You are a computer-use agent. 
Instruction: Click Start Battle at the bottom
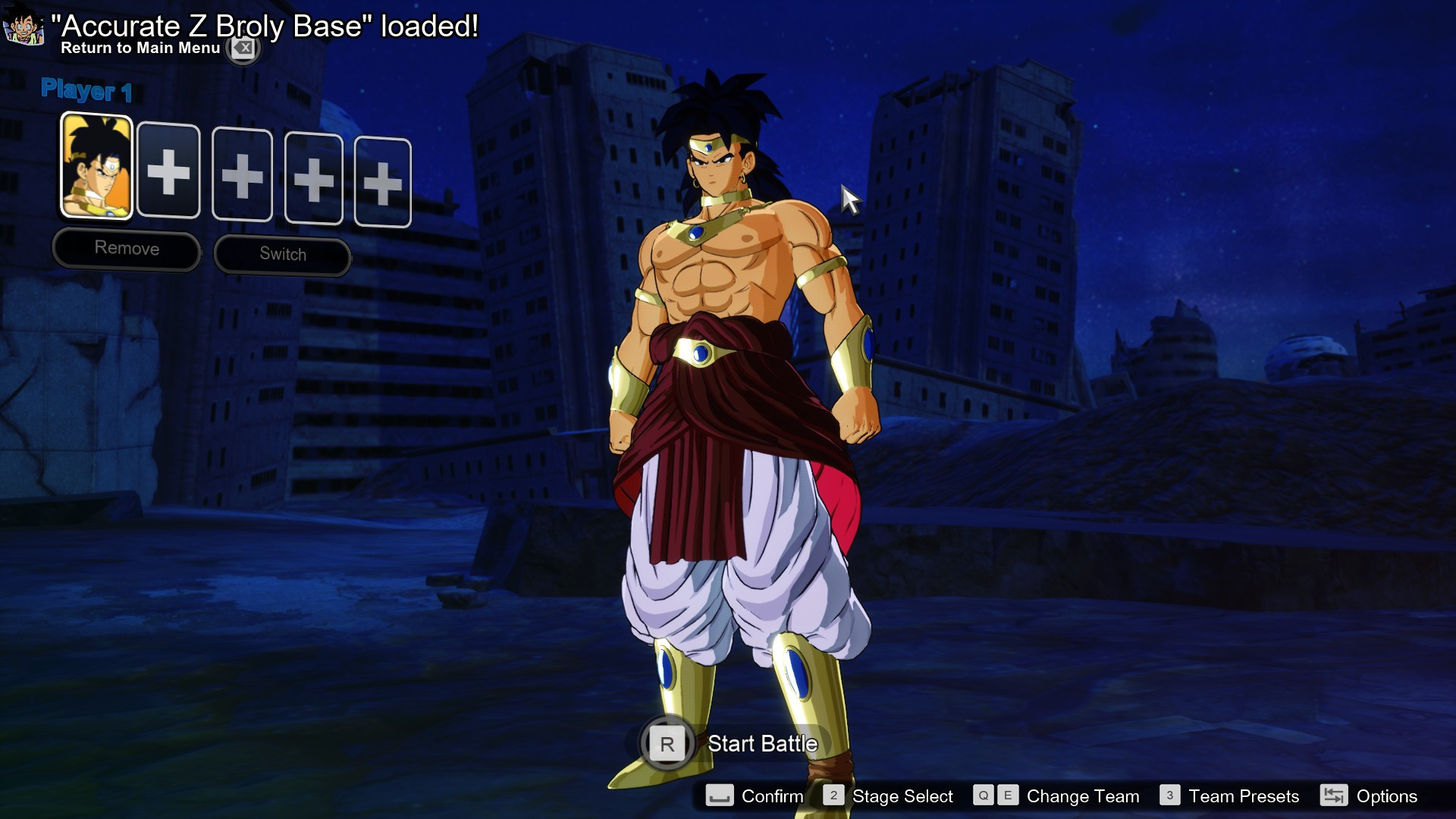click(x=762, y=744)
